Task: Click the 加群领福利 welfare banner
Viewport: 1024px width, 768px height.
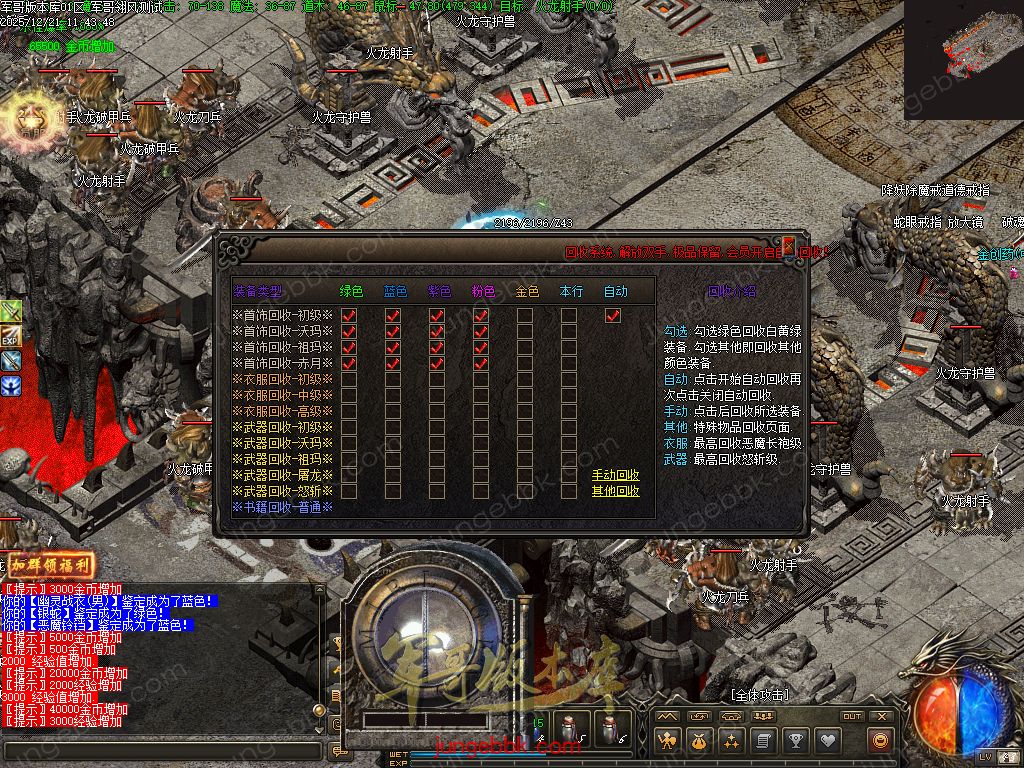Action: coord(50,564)
